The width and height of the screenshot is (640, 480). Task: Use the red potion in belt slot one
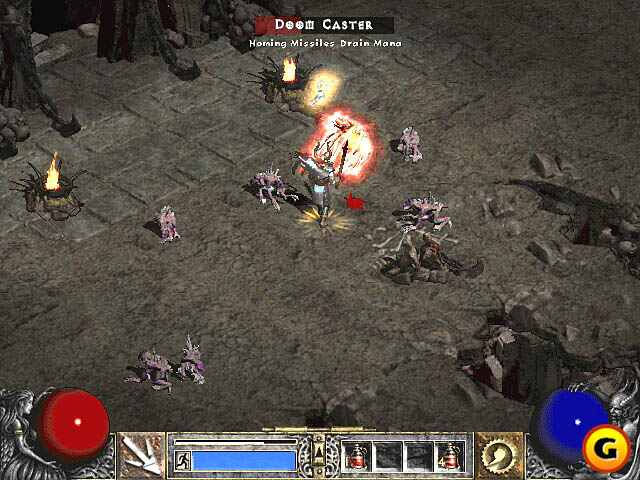(357, 456)
